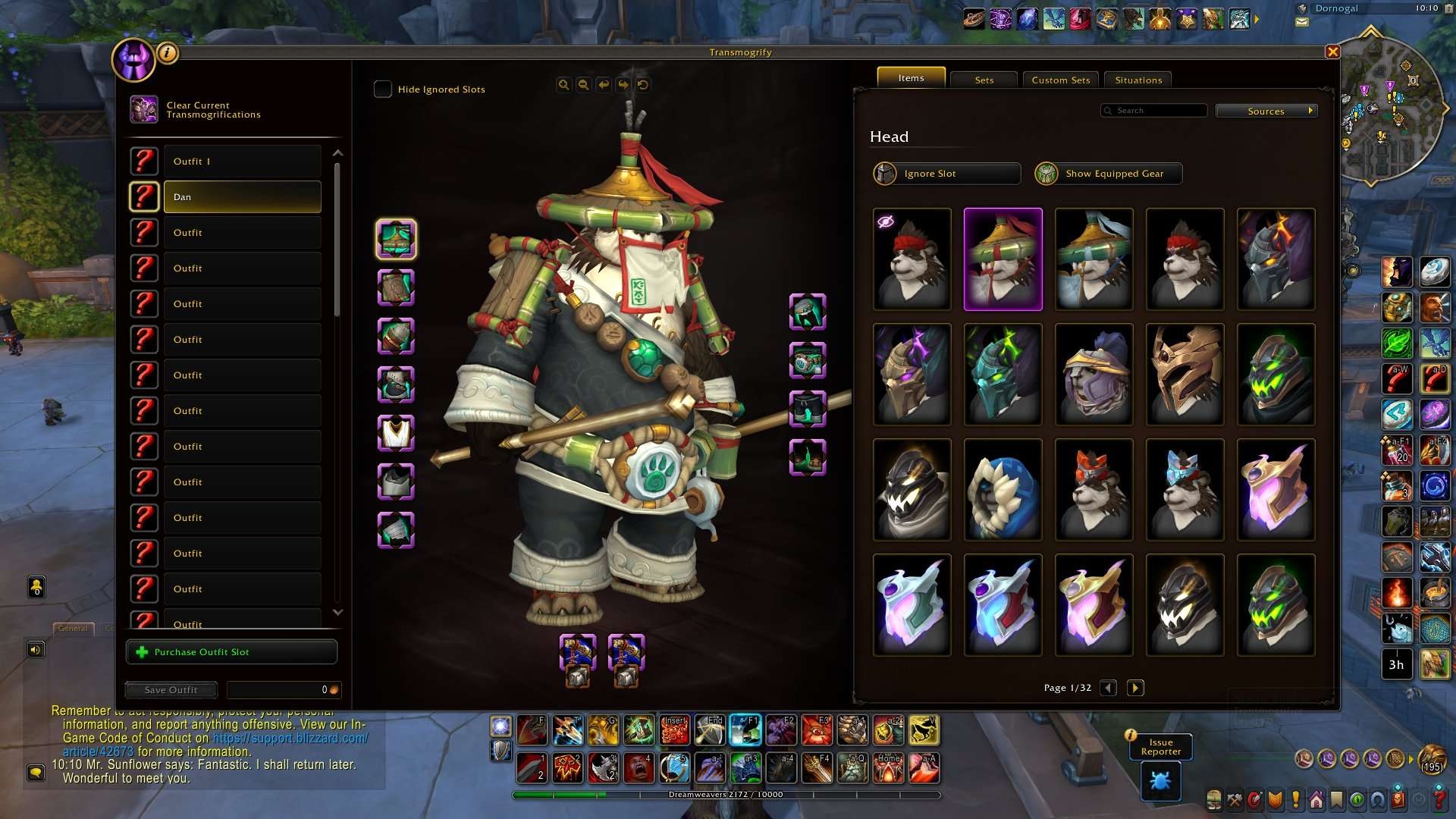Go to the next appearance page
This screenshot has height=819, width=1456.
point(1135,688)
